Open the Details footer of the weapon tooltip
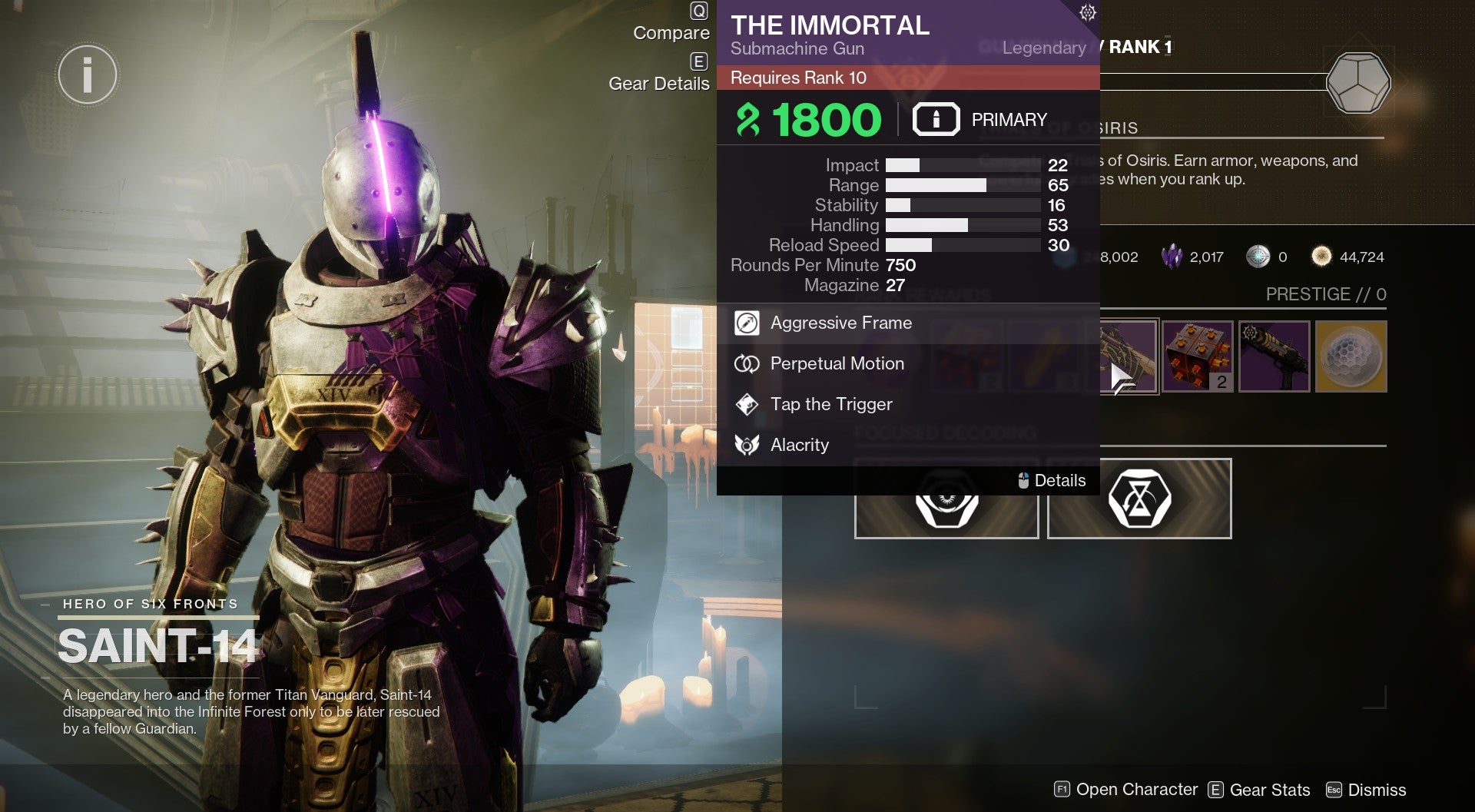 tap(1052, 481)
